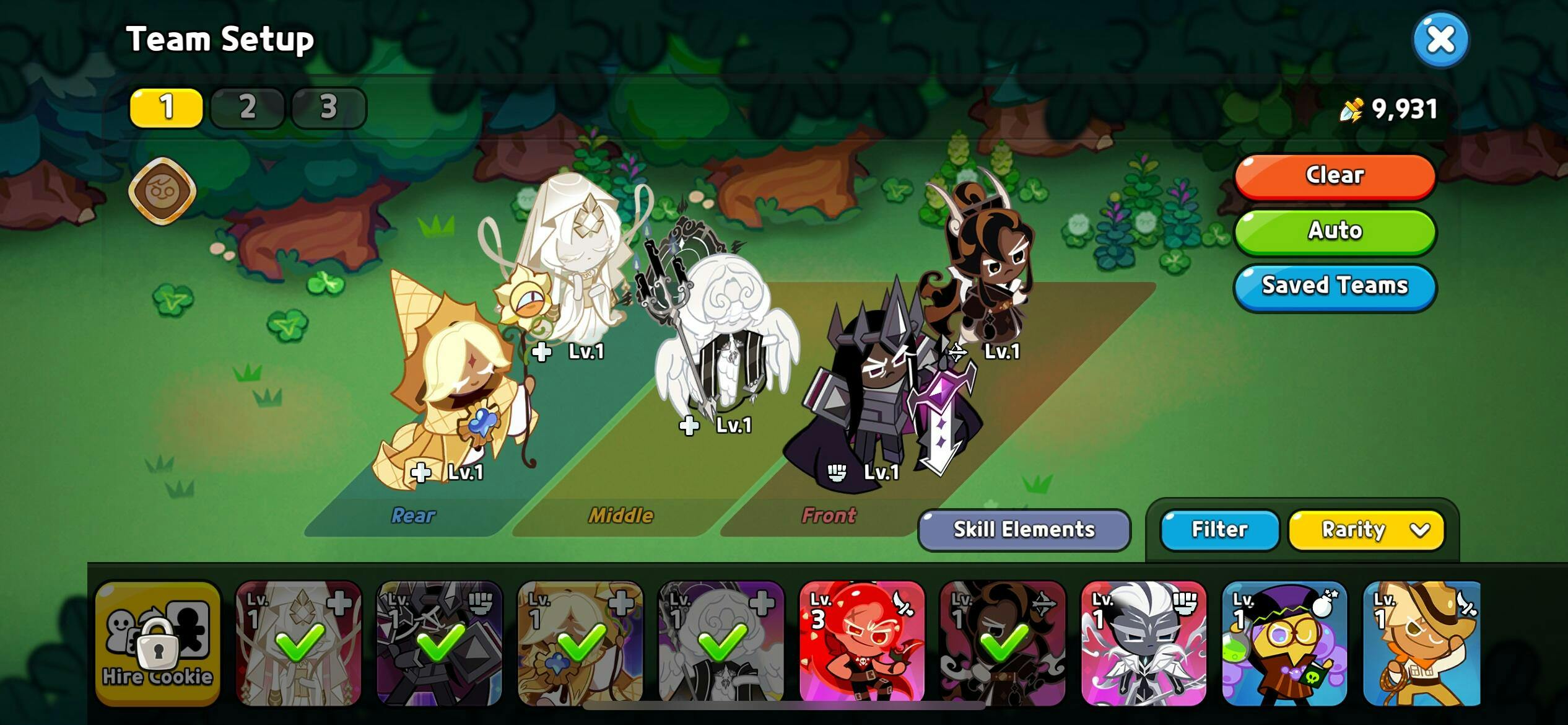This screenshot has width=1568, height=725.
Task: Switch to team slot 3 tab
Action: 328,108
